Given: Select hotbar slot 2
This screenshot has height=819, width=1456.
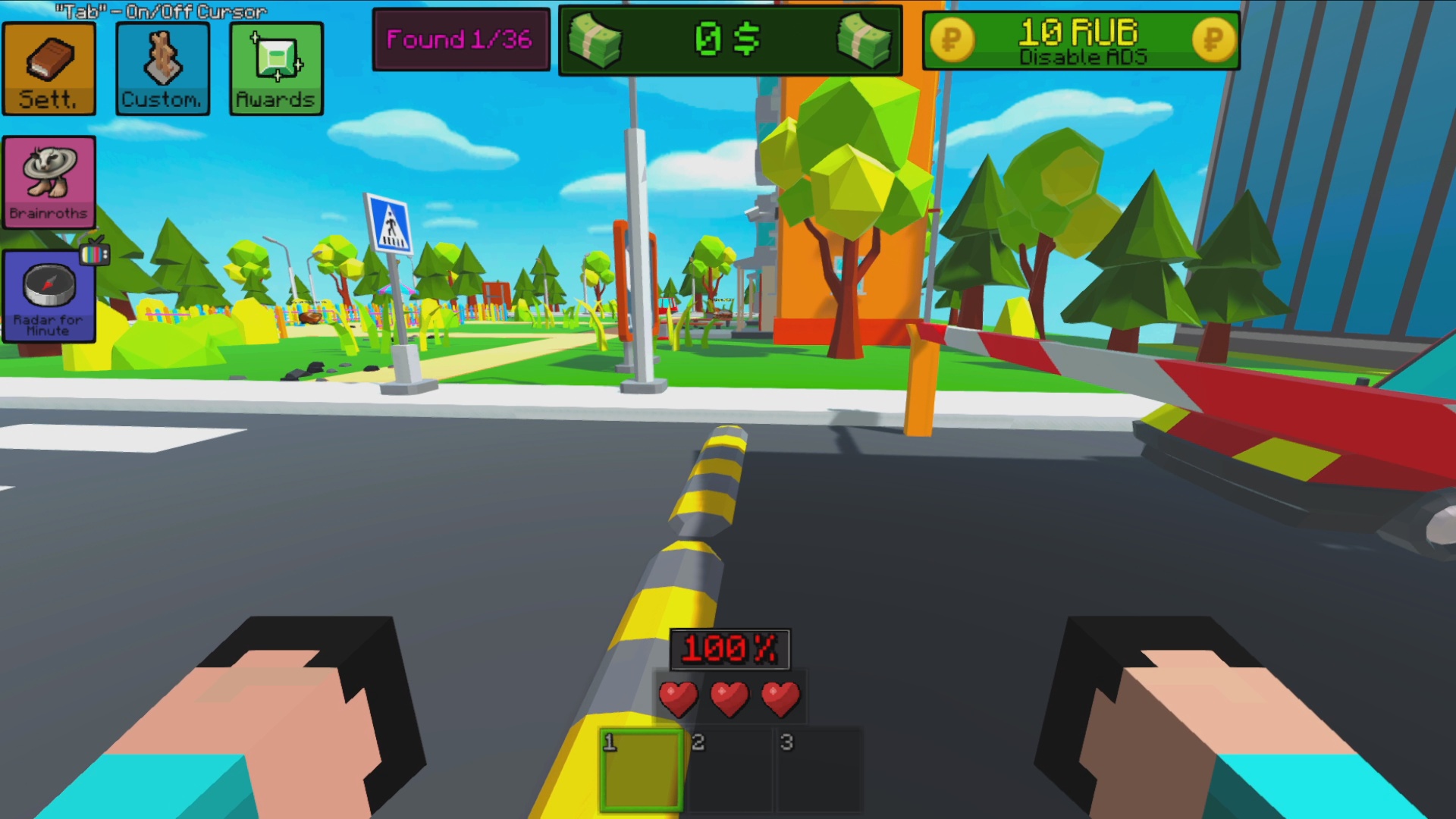Looking at the screenshot, I should 730,768.
